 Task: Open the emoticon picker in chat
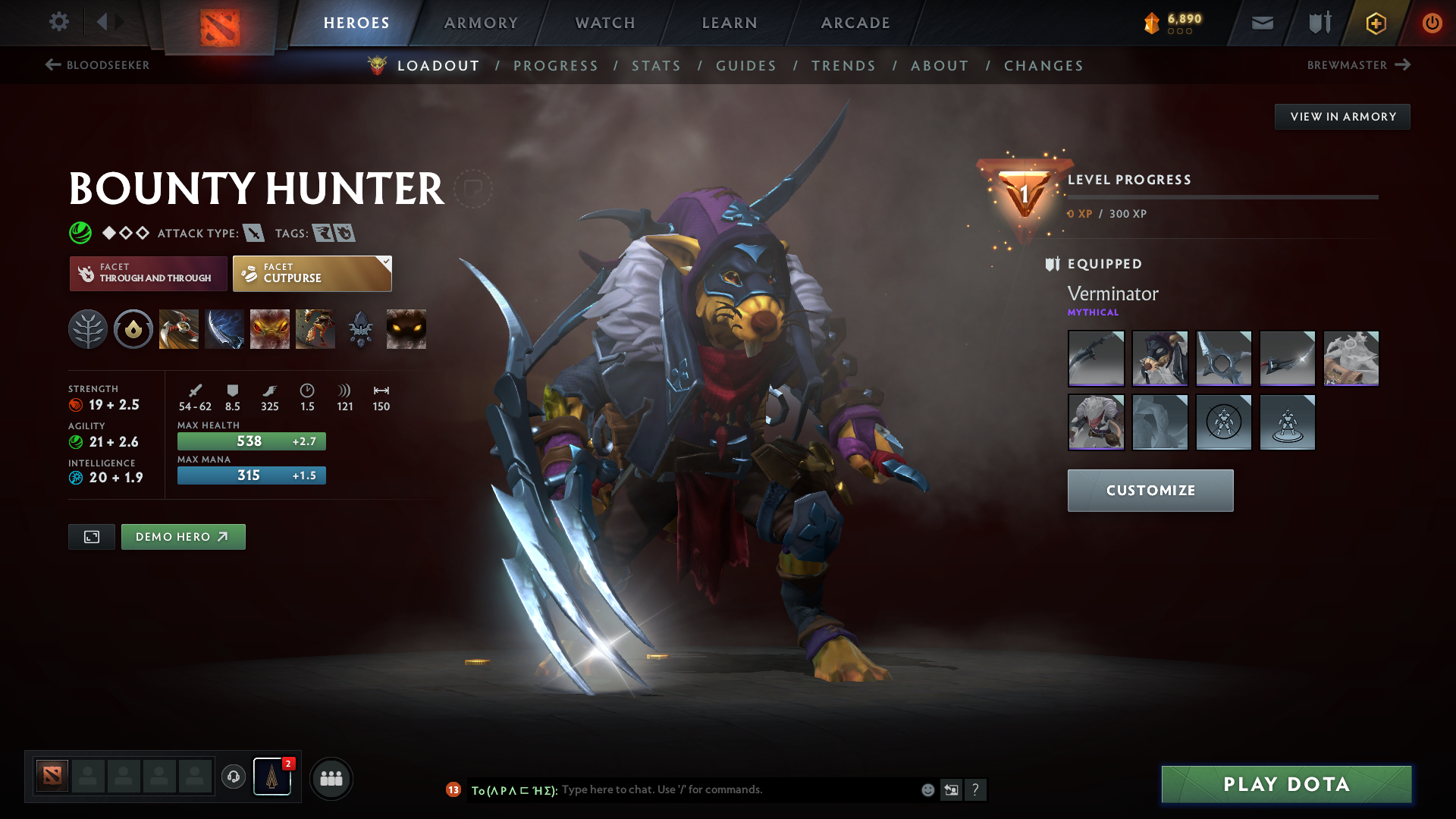pyautogui.click(x=927, y=789)
